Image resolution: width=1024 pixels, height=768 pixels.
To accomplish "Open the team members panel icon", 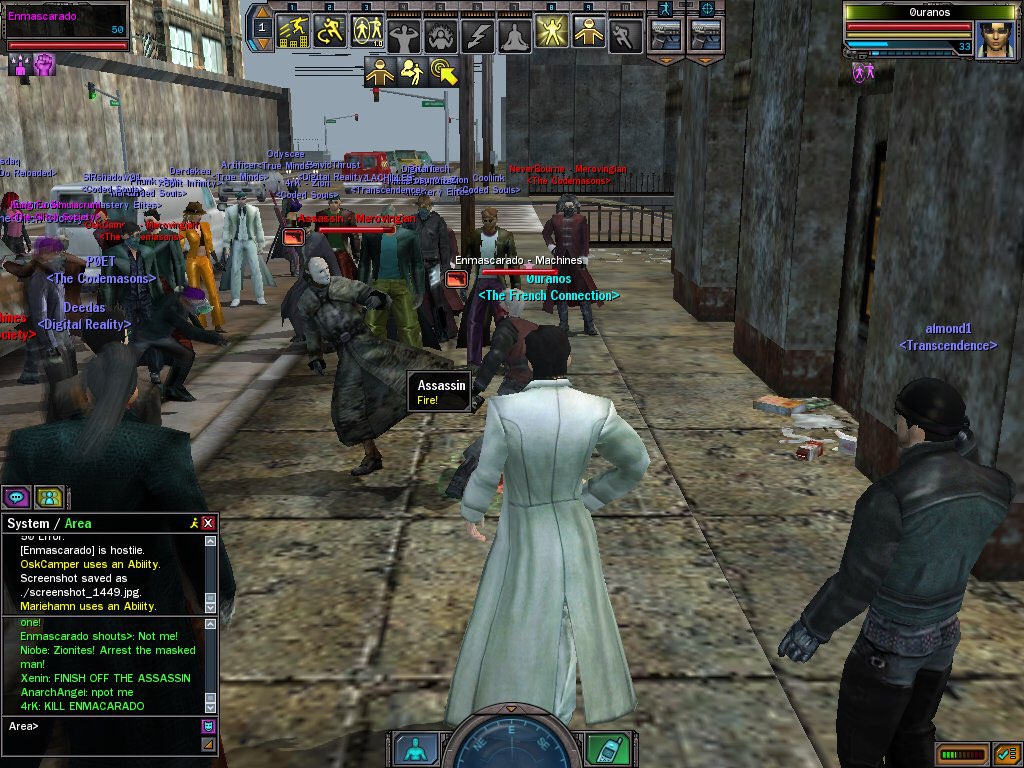I will point(49,497).
